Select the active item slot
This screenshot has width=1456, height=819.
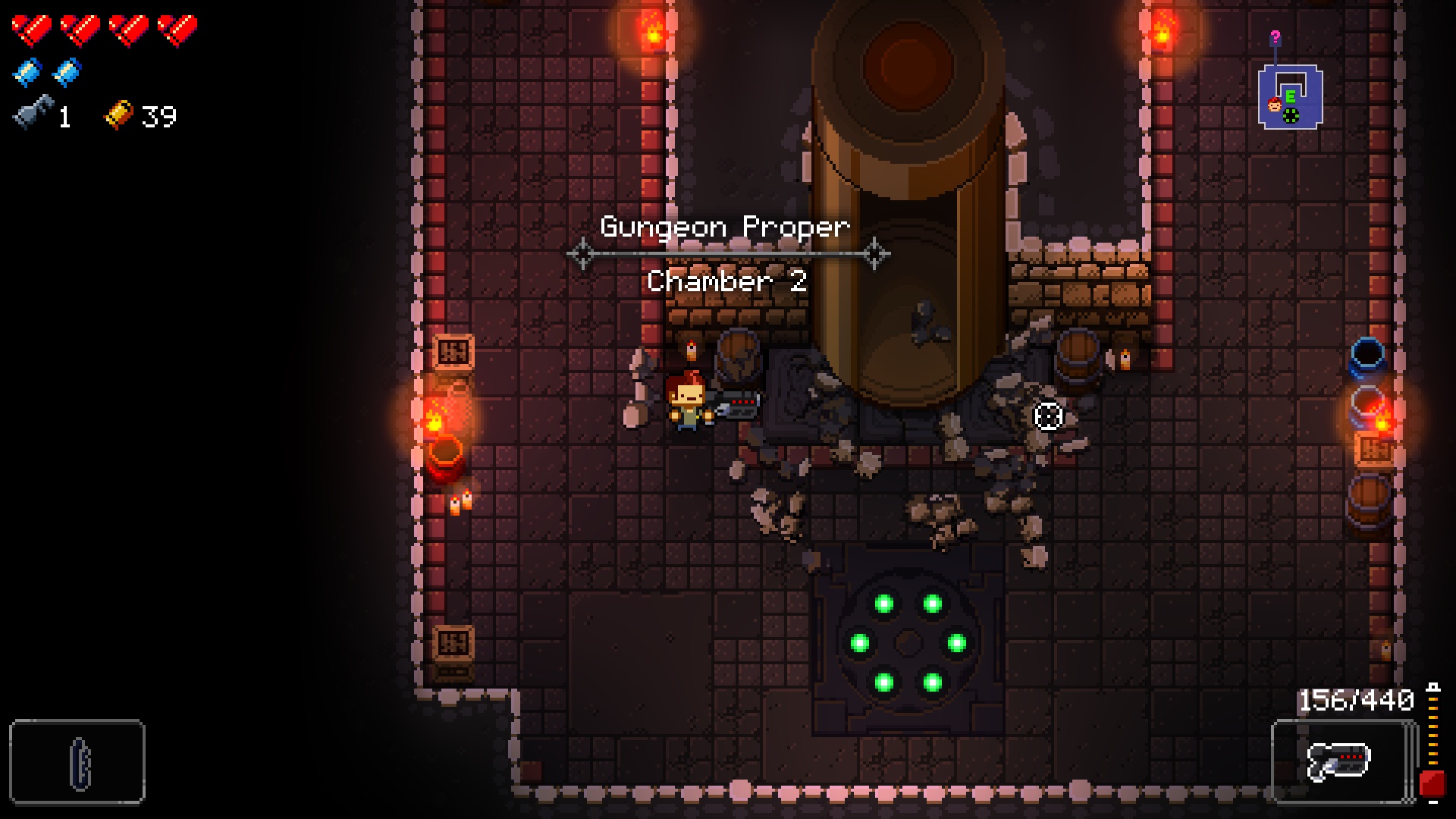[77, 761]
